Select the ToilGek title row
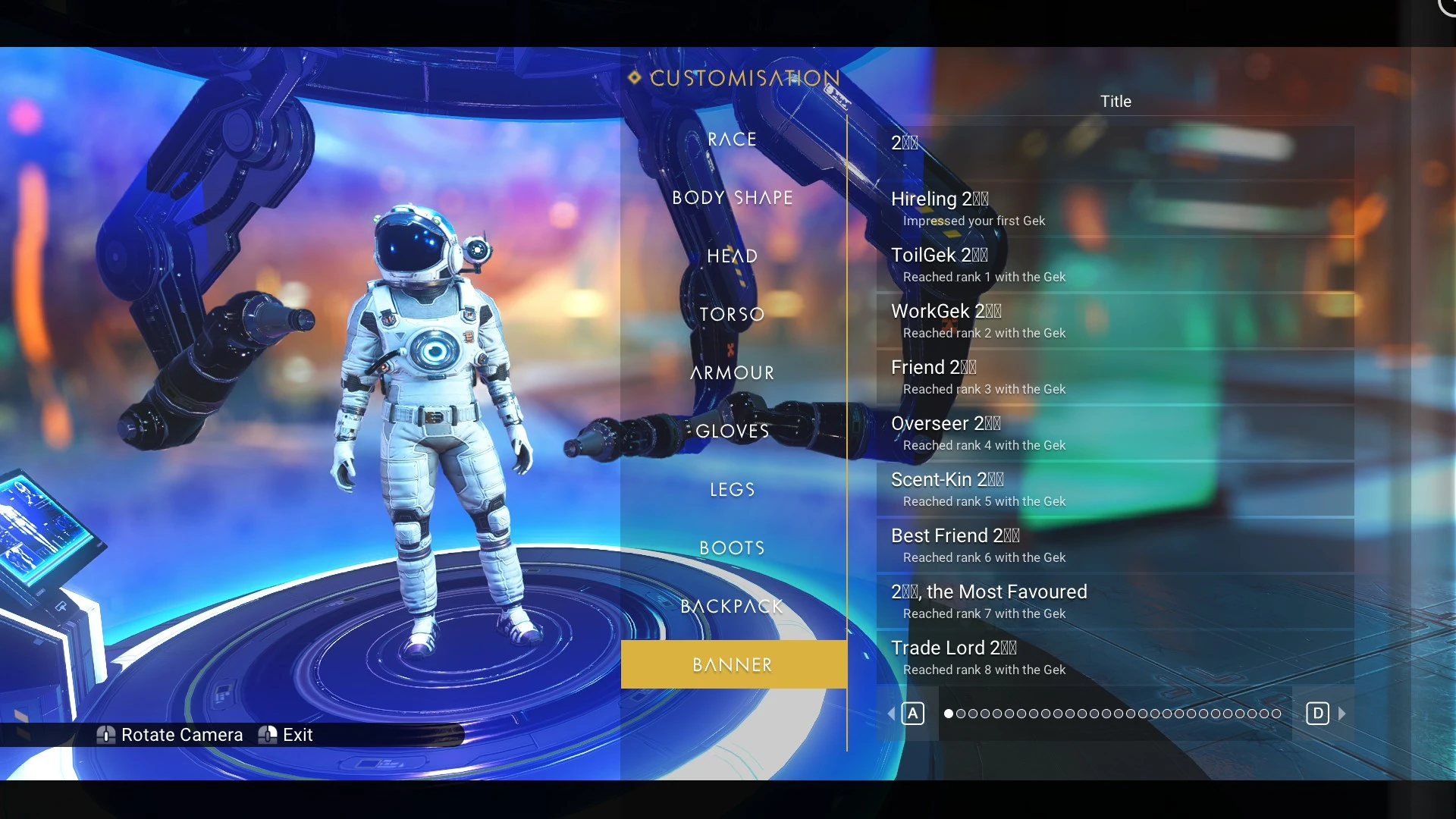The image size is (1456, 819). click(1115, 265)
